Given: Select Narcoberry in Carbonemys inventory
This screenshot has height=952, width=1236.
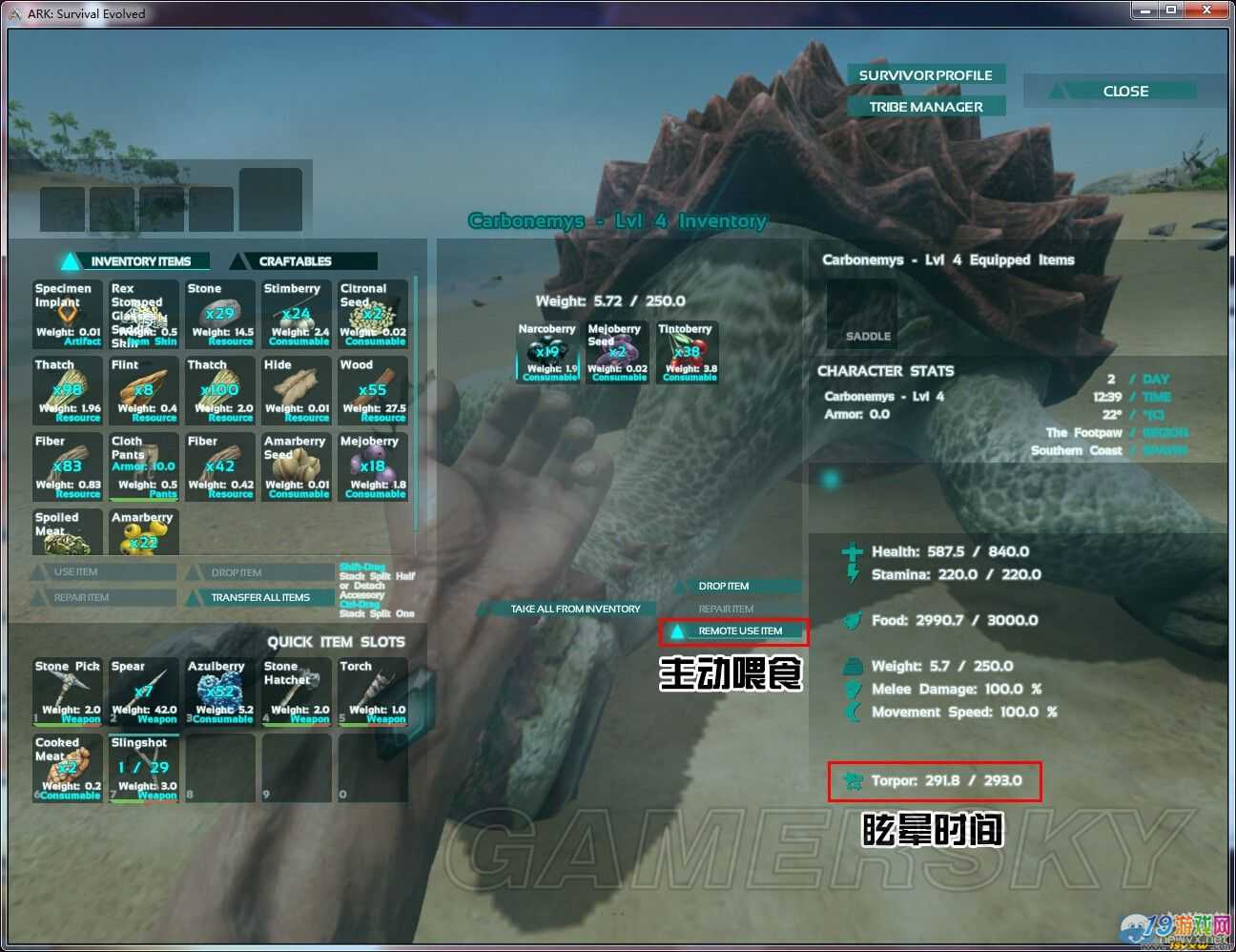Looking at the screenshot, I should point(547,352).
